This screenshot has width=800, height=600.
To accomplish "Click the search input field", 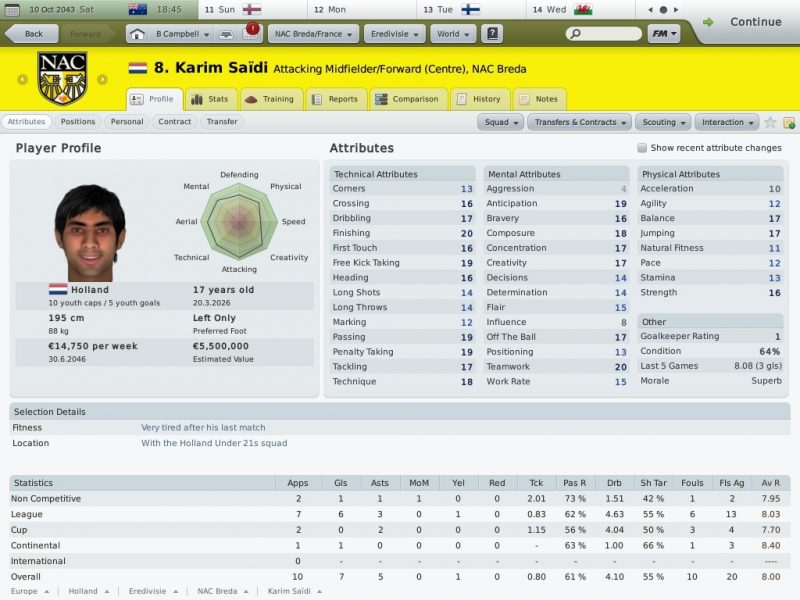I will (x=604, y=34).
